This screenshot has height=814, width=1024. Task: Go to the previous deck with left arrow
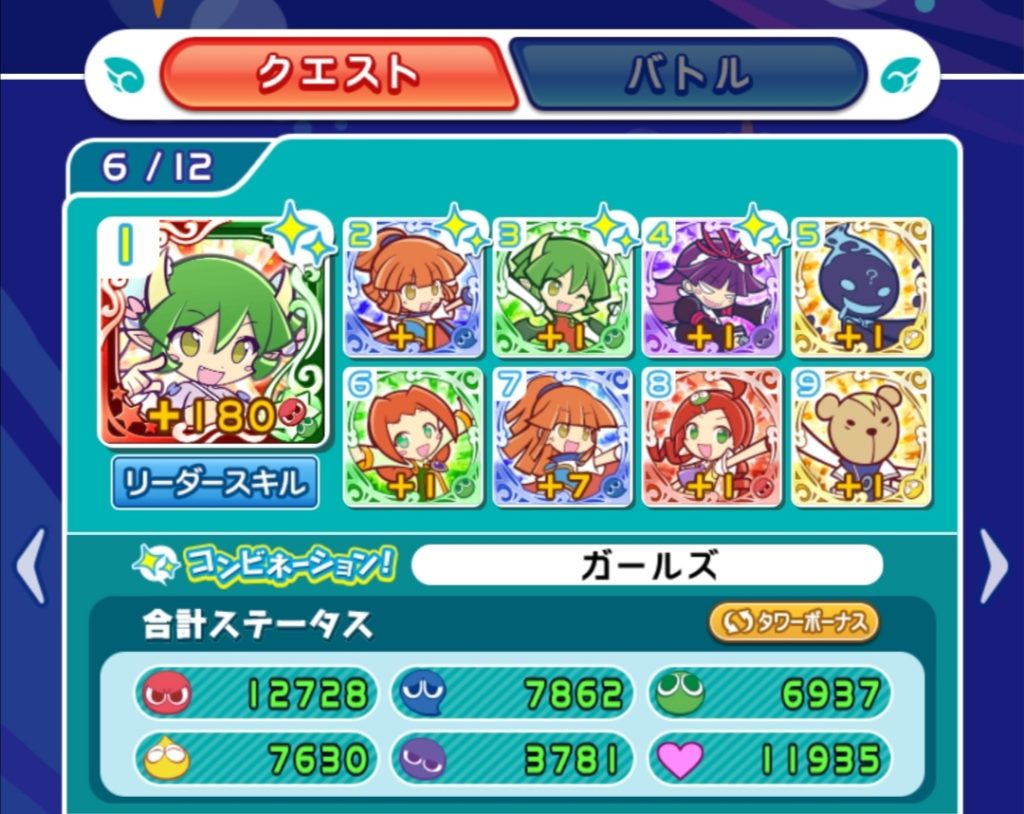tap(31, 566)
